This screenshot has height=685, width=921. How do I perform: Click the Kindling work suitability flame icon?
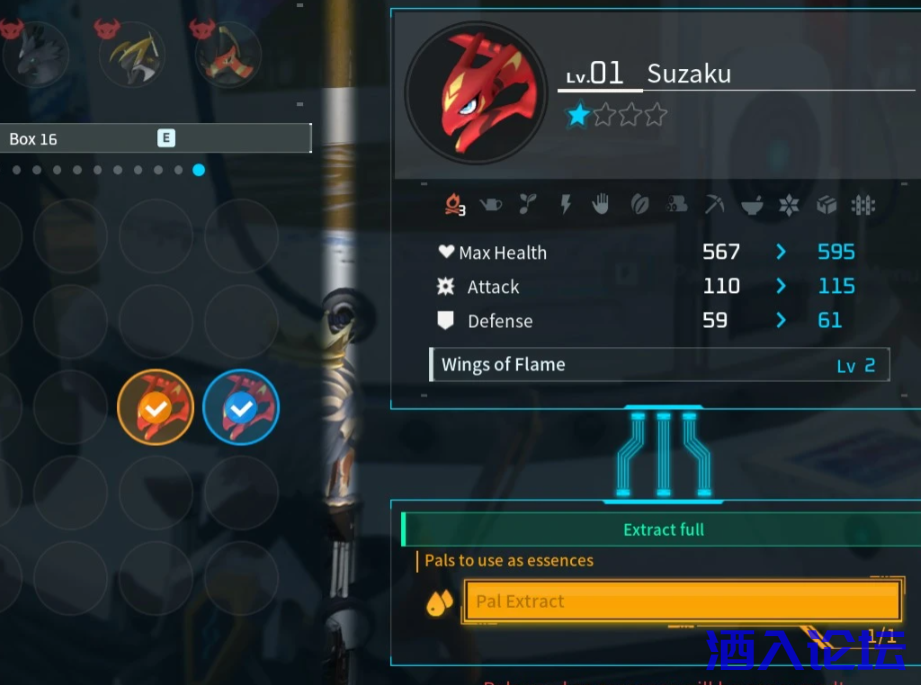(455, 205)
